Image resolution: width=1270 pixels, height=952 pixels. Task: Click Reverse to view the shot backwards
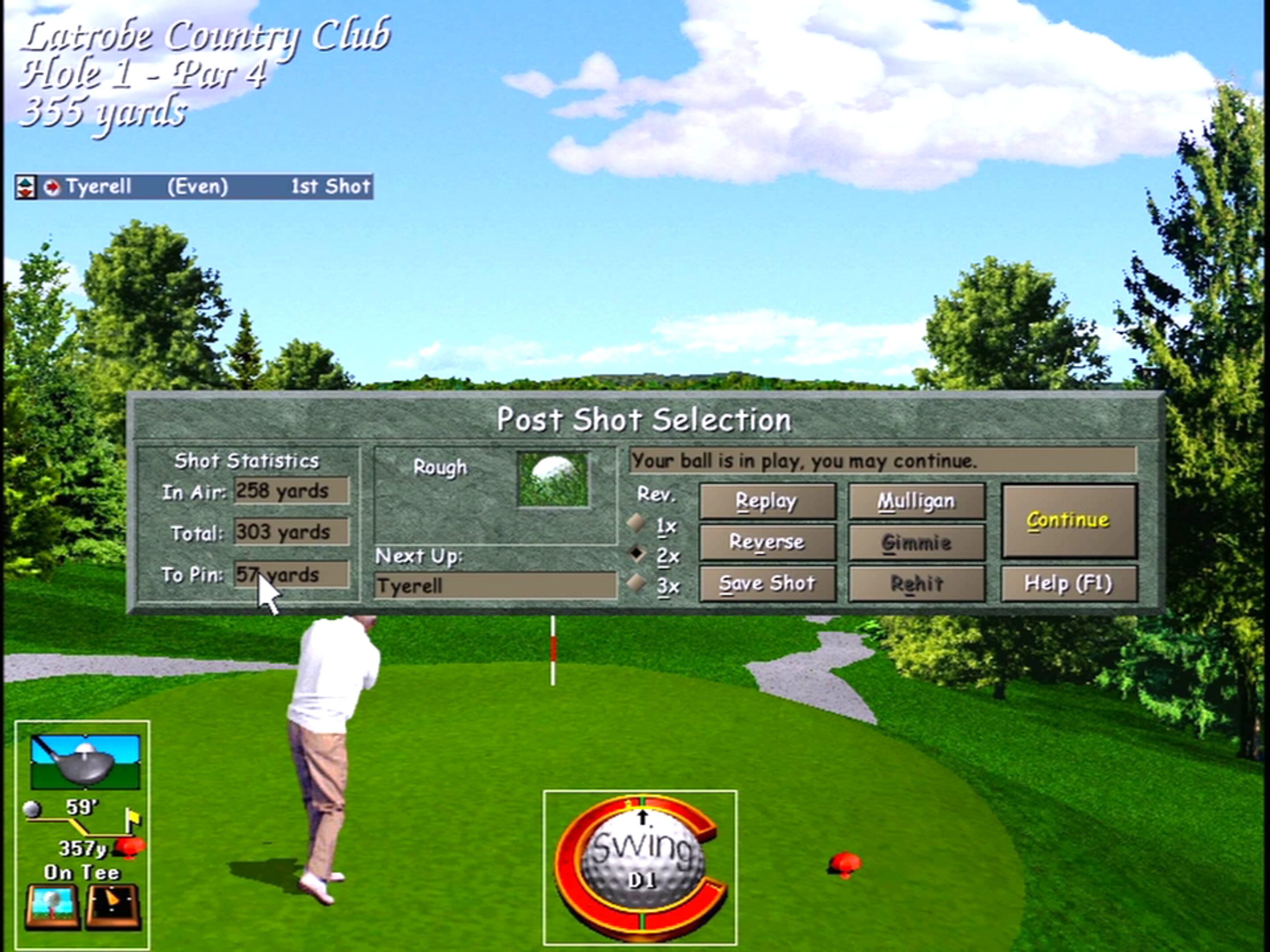[x=768, y=542]
